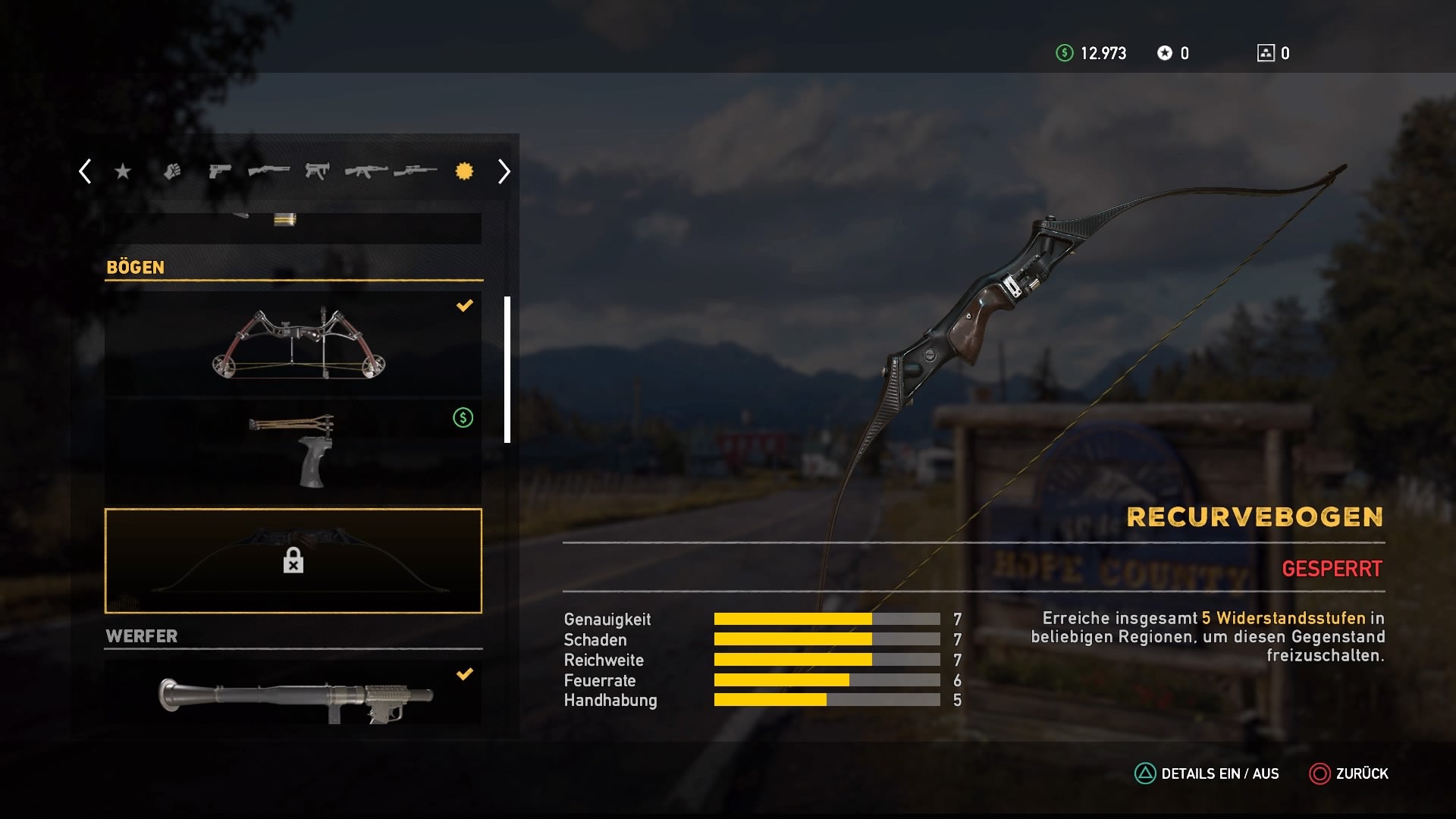Click the star favorites category icon
This screenshot has height=819, width=1456.
click(123, 171)
